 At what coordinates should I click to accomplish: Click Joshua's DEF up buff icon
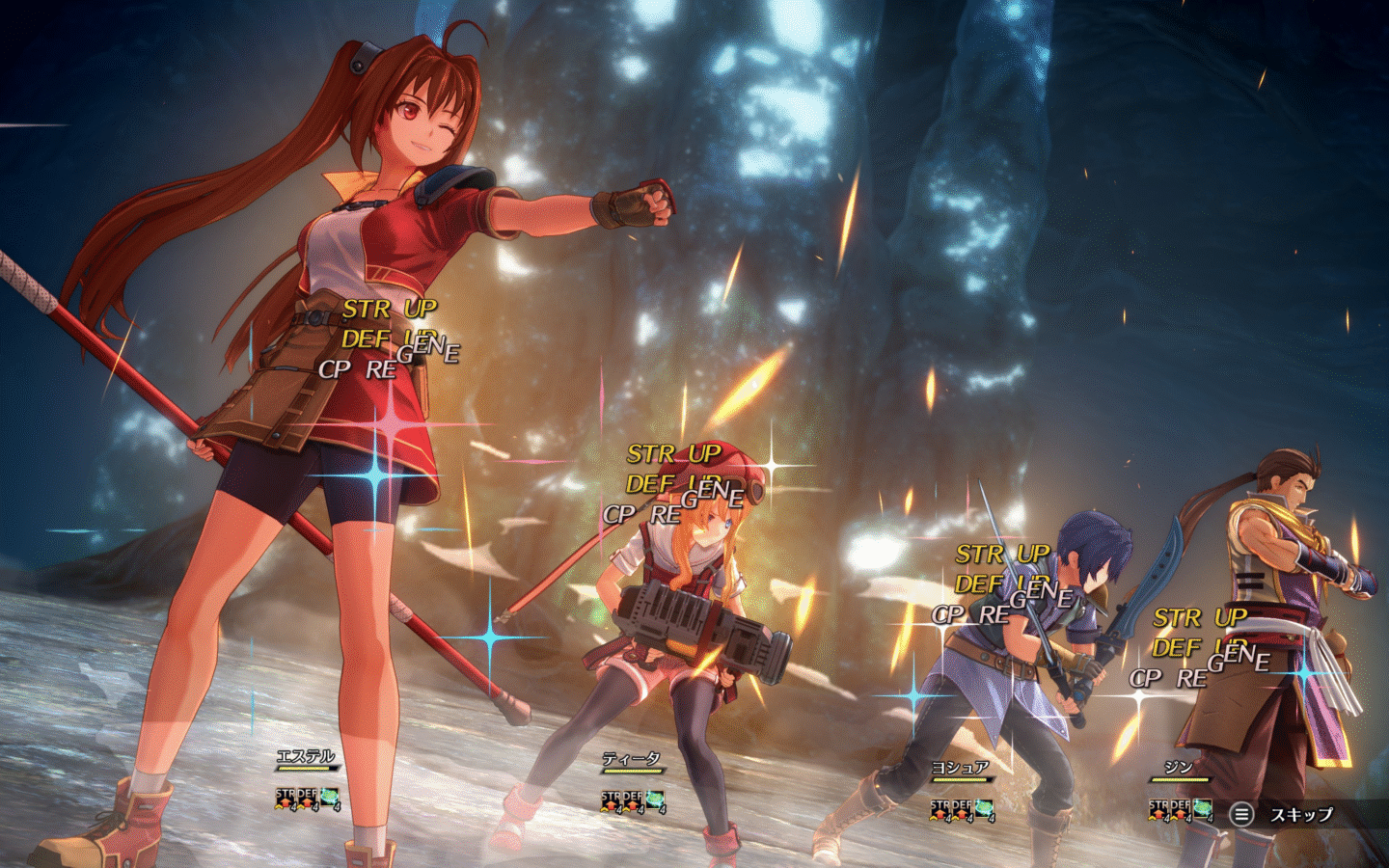click(962, 810)
